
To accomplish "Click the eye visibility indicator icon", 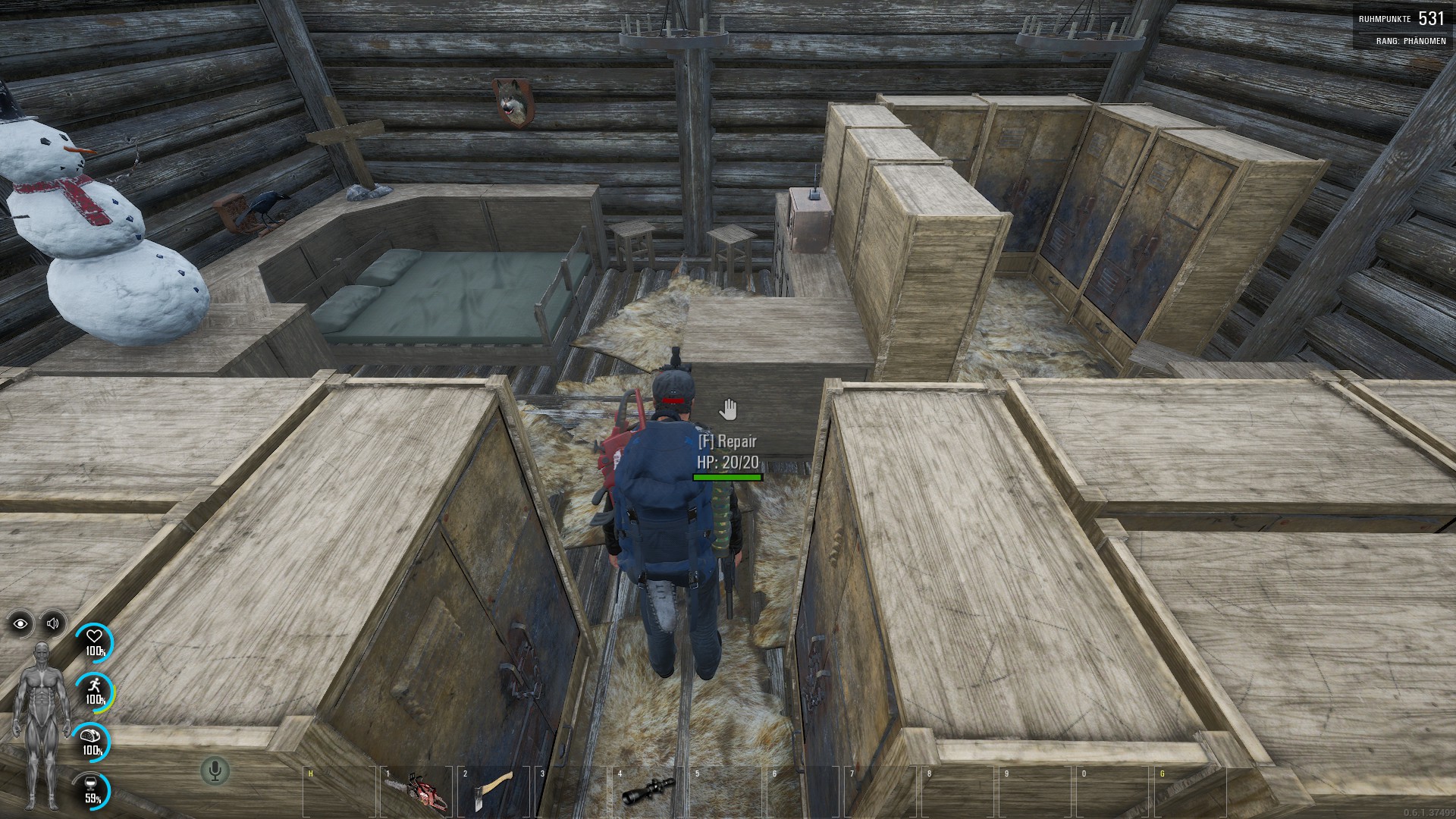I will [20, 623].
